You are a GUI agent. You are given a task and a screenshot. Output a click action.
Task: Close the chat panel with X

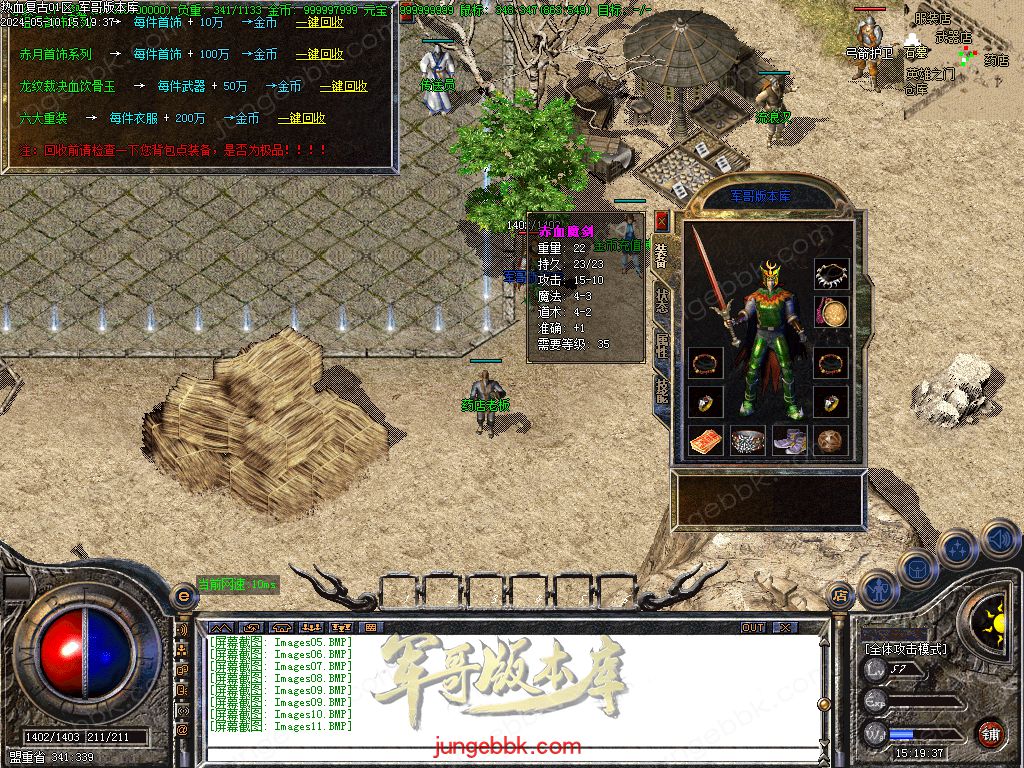pyautogui.click(x=785, y=628)
